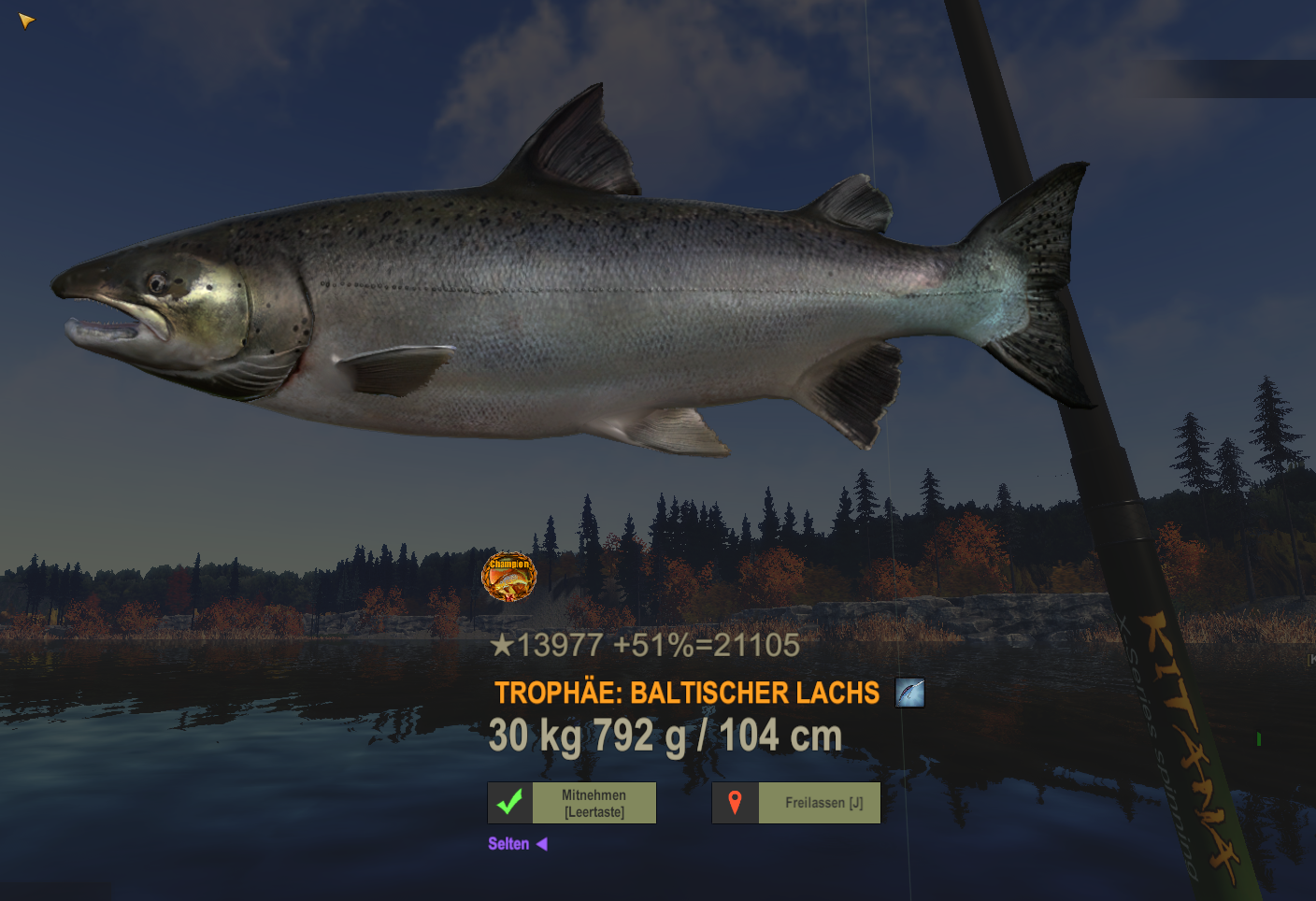Select the purple Selten rarity label
1316x901 pixels.
click(508, 844)
